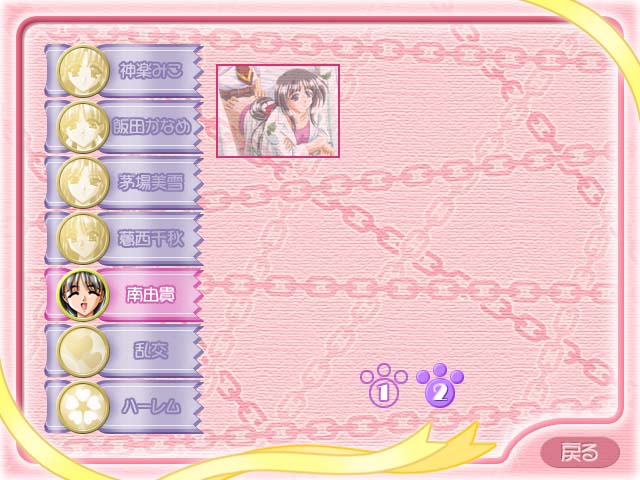Click the 戻る back button

point(580,452)
